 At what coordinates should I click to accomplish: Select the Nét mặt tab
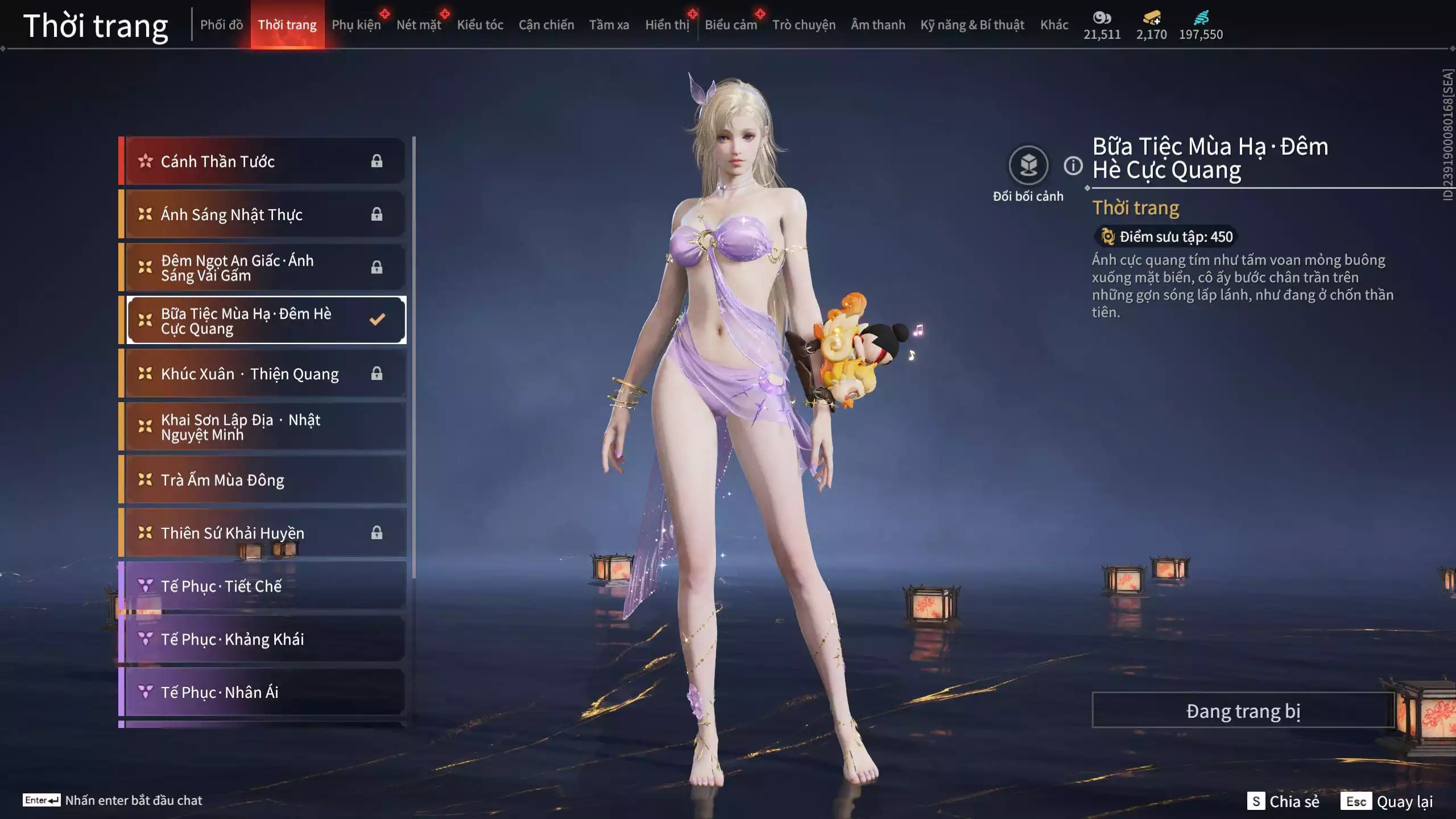419,25
